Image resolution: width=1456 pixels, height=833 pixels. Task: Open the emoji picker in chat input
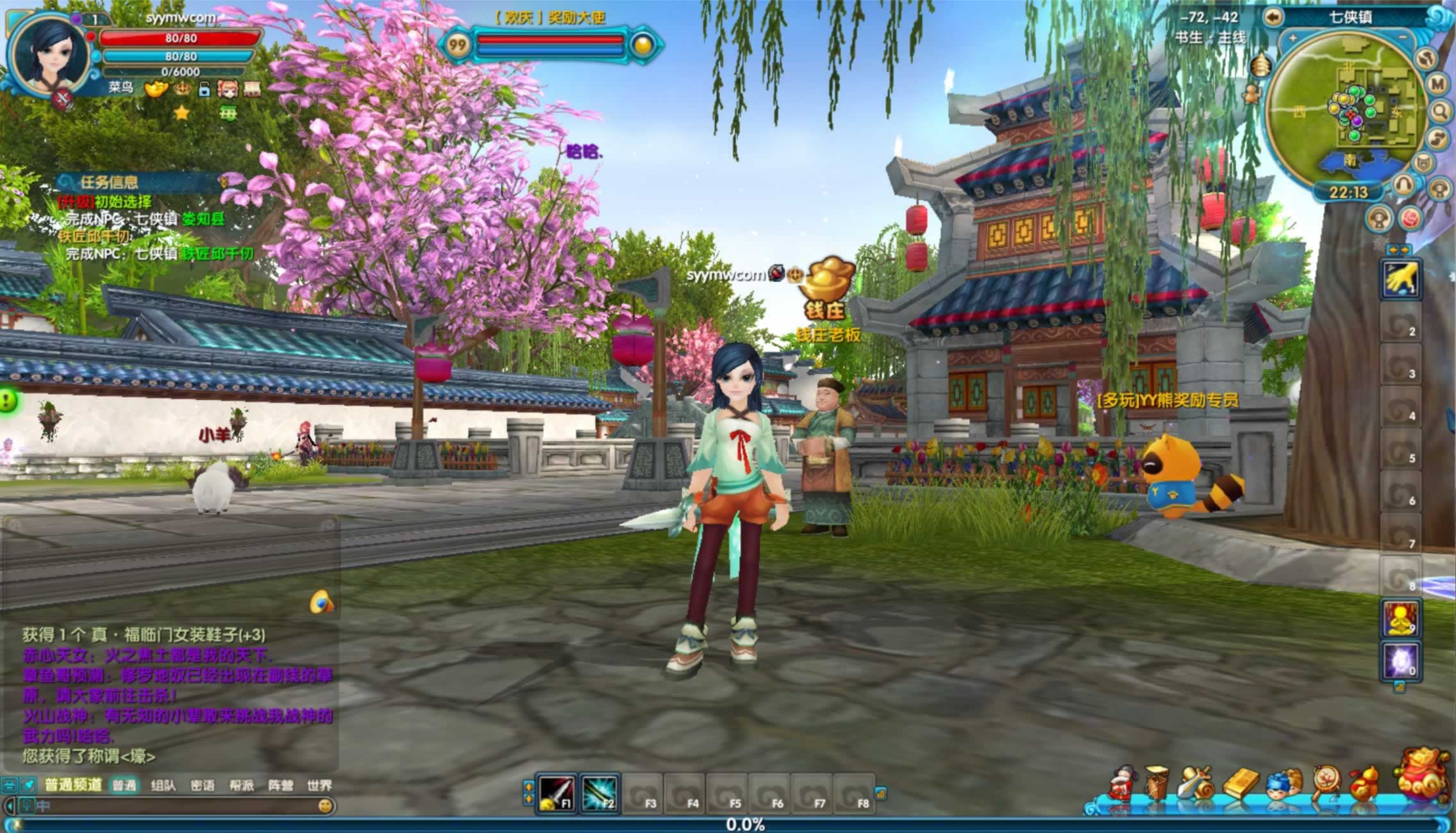[326, 805]
